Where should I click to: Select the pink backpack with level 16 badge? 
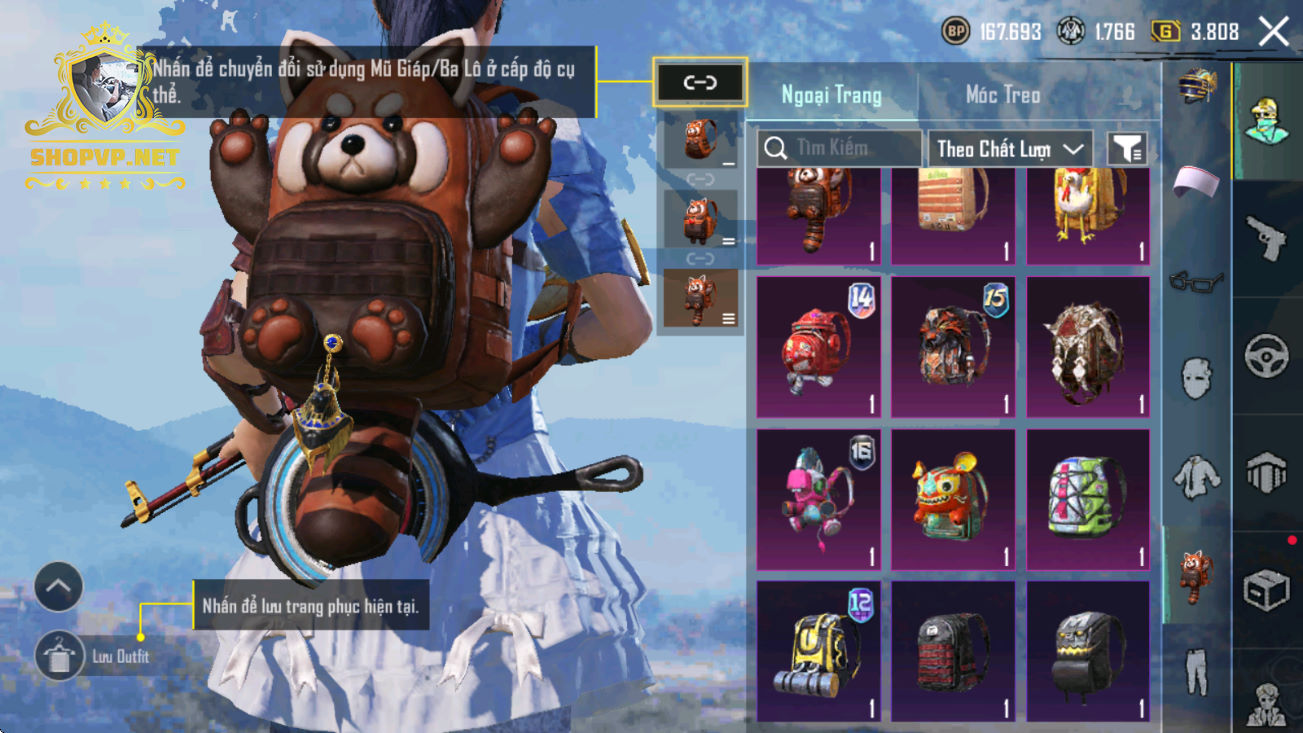click(x=818, y=499)
